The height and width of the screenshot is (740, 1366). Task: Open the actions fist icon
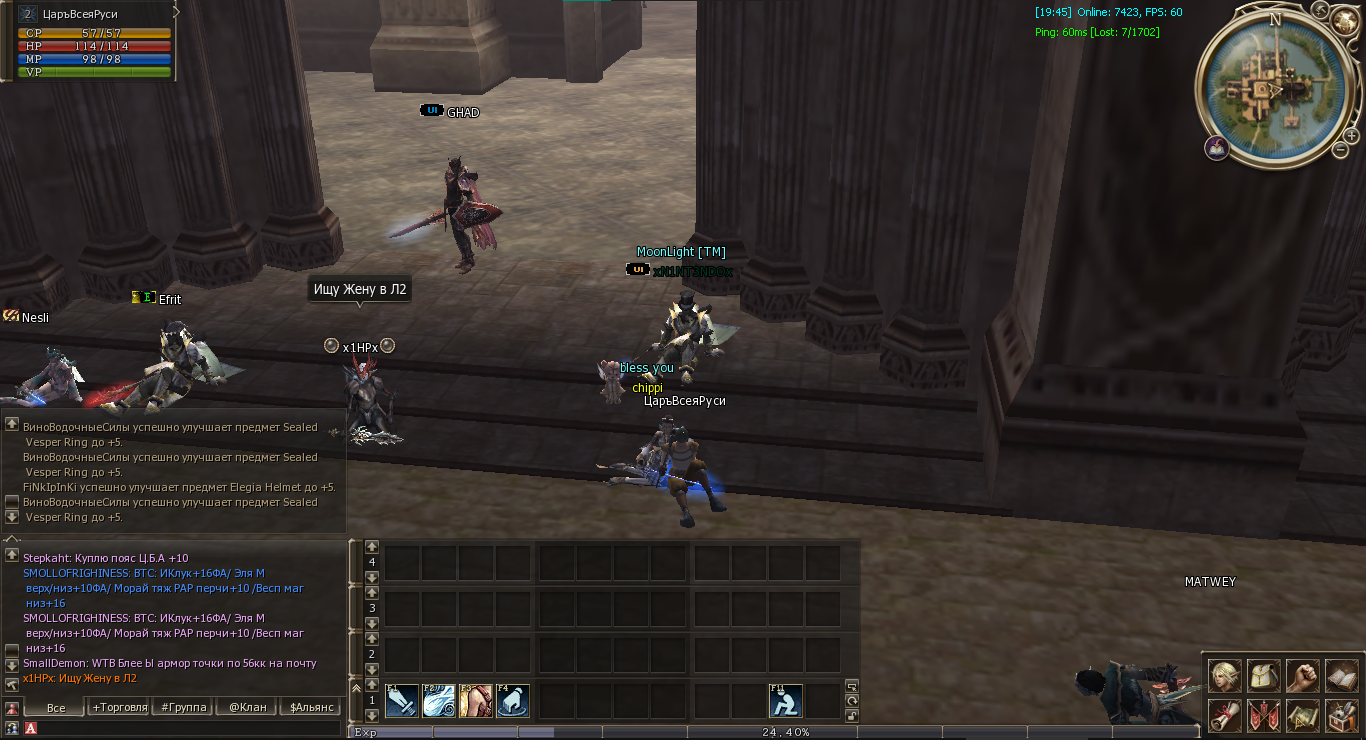(1302, 676)
